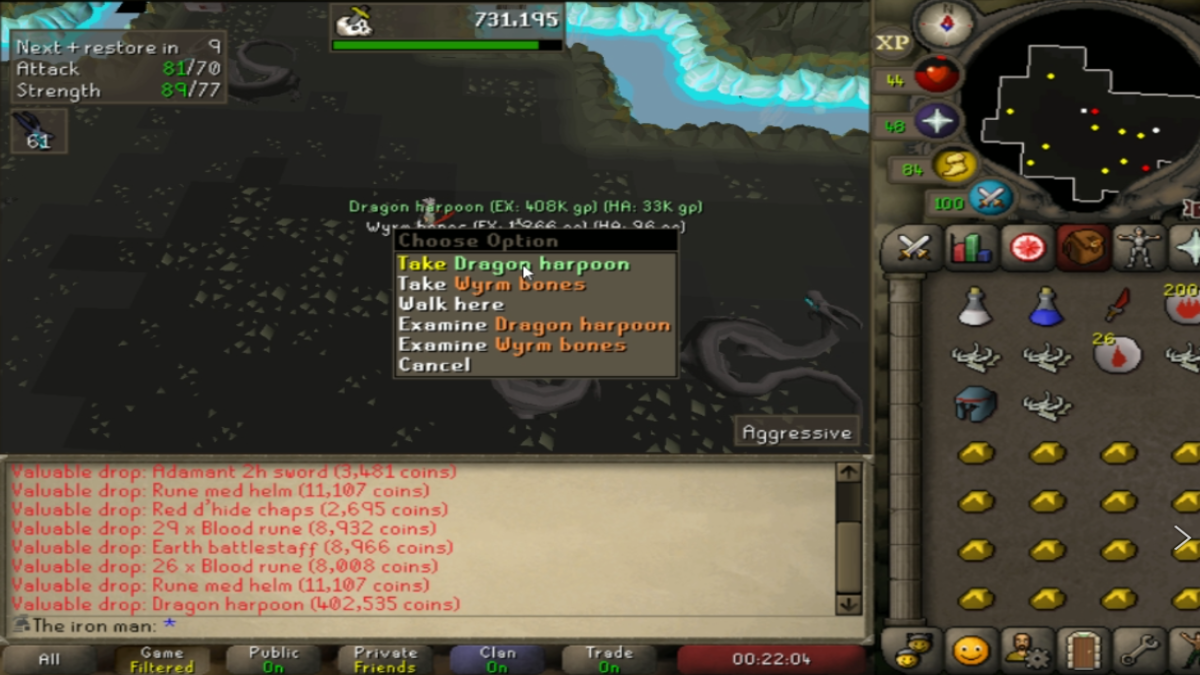Activate the special attack orb
This screenshot has height=675, width=1200.
990,198
